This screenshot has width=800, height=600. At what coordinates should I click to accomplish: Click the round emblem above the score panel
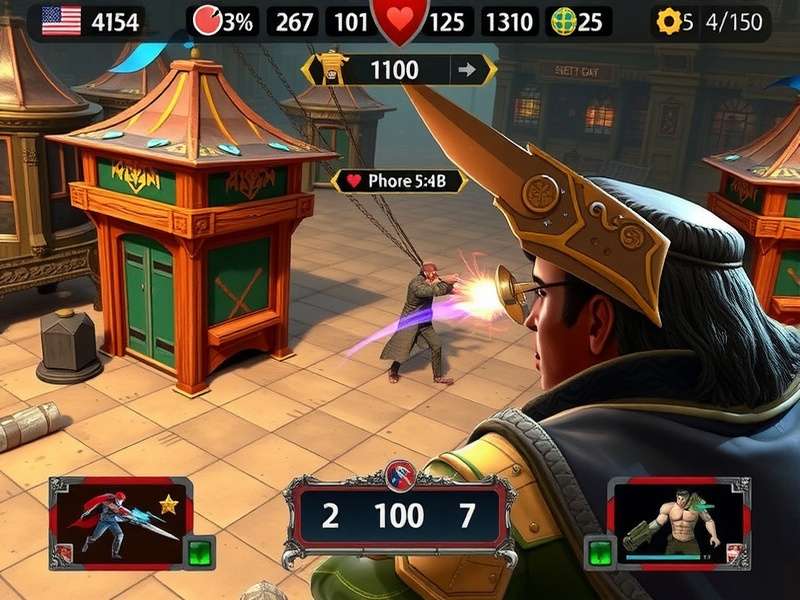click(399, 475)
